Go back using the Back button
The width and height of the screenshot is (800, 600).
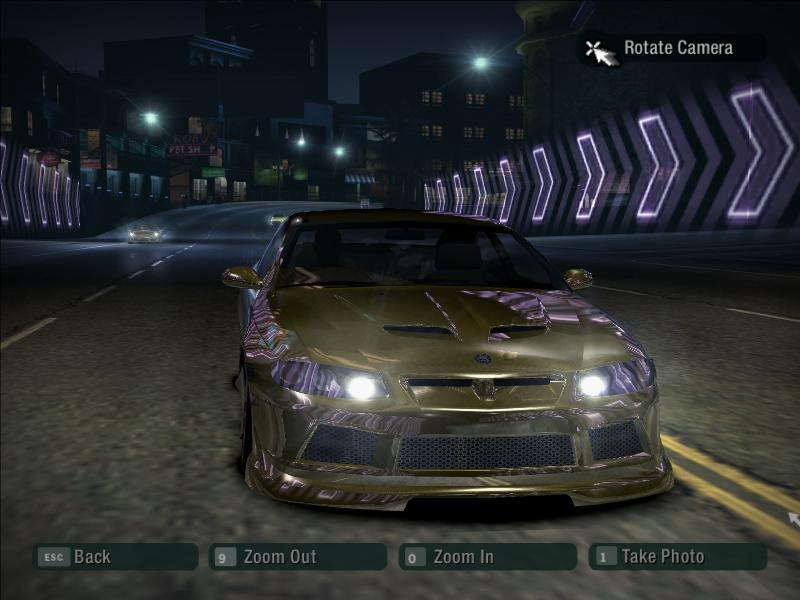[x=114, y=557]
